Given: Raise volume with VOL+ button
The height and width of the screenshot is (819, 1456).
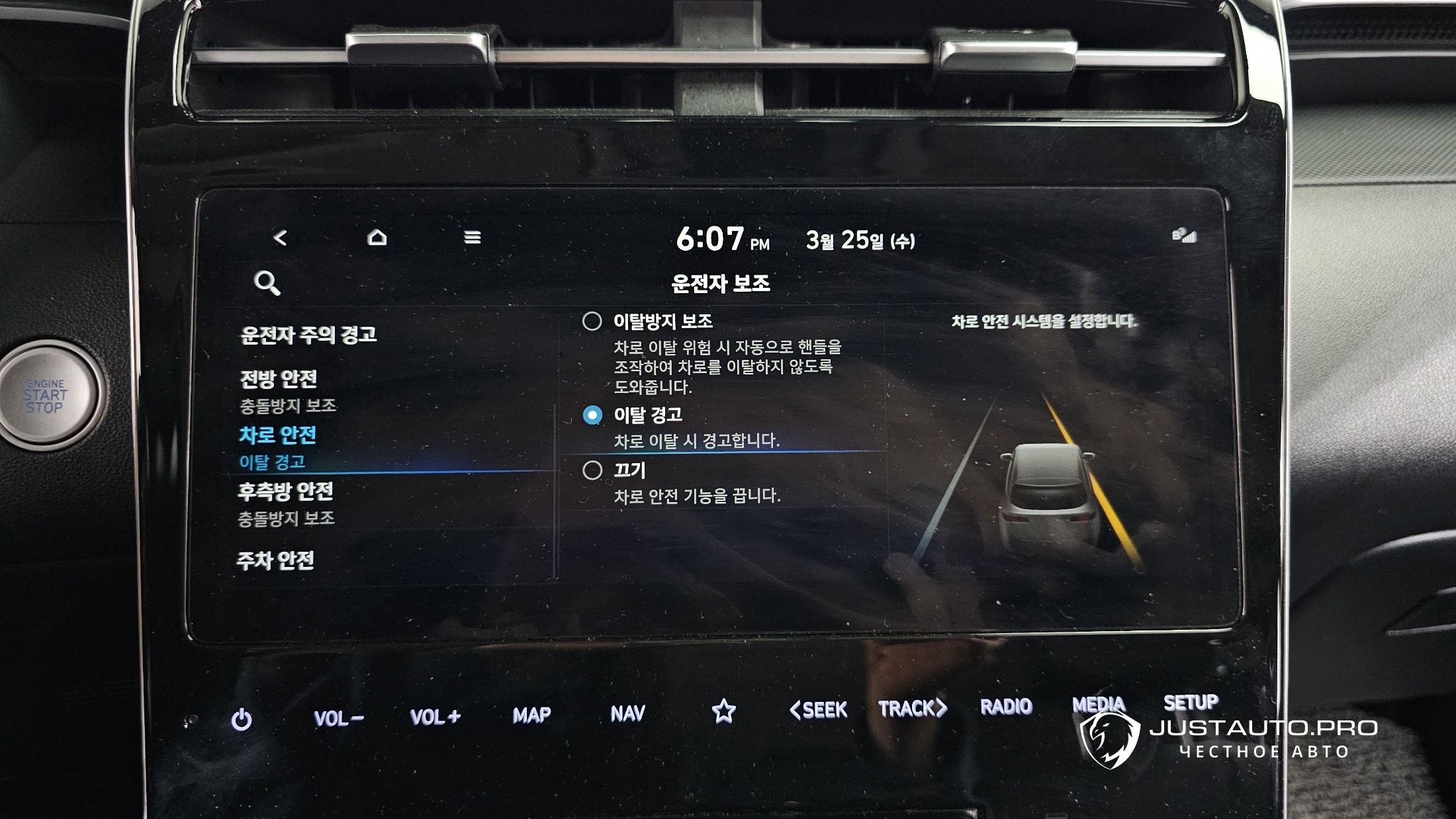Looking at the screenshot, I should (435, 716).
